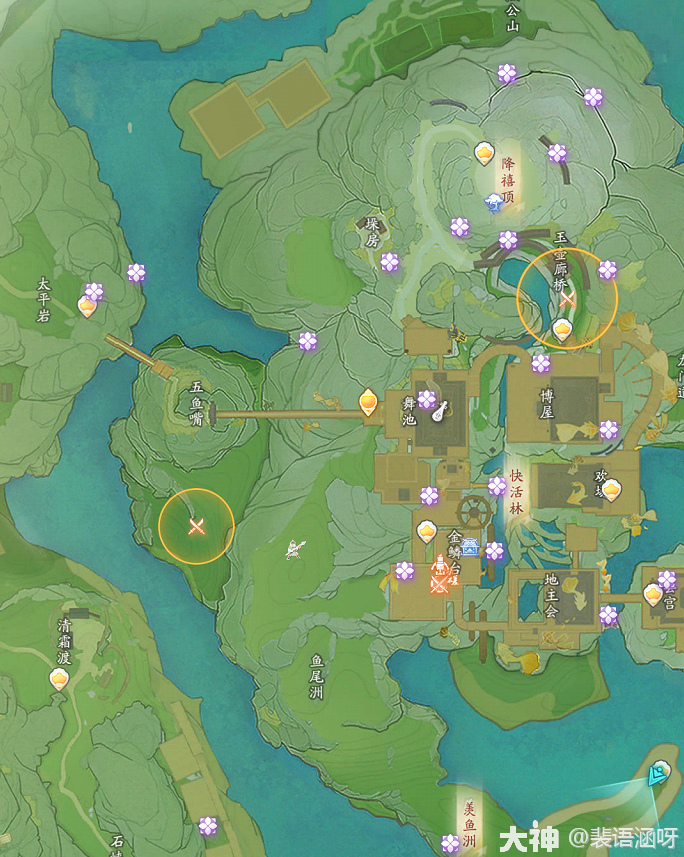The width and height of the screenshot is (684, 857).
Task: Click the purple flower marker below 地主会
Action: click(608, 615)
